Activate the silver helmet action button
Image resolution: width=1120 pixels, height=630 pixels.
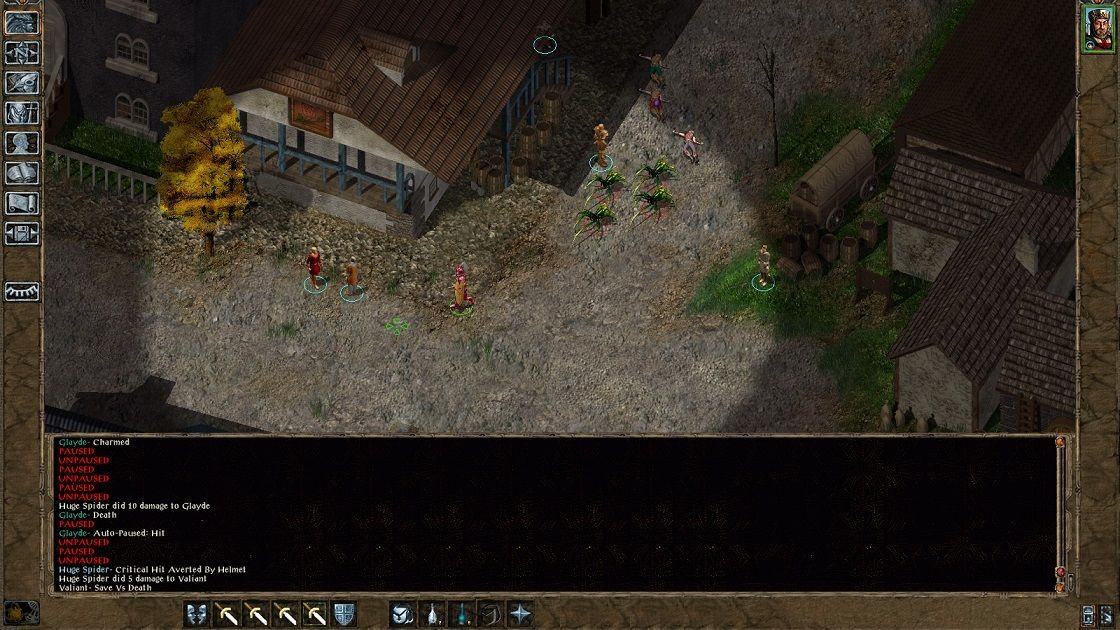tap(402, 614)
